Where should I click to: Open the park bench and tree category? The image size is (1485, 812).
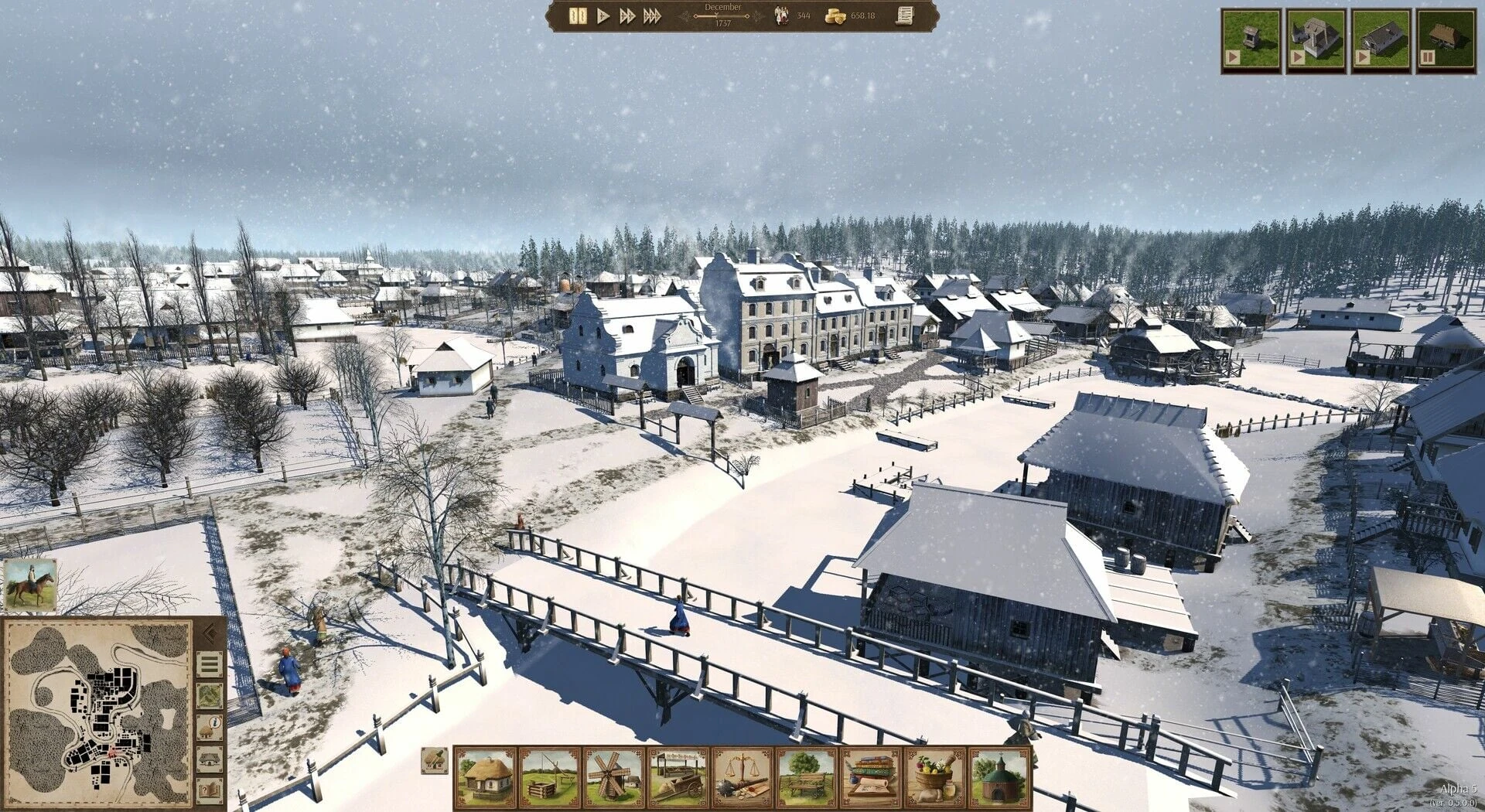[x=807, y=778]
